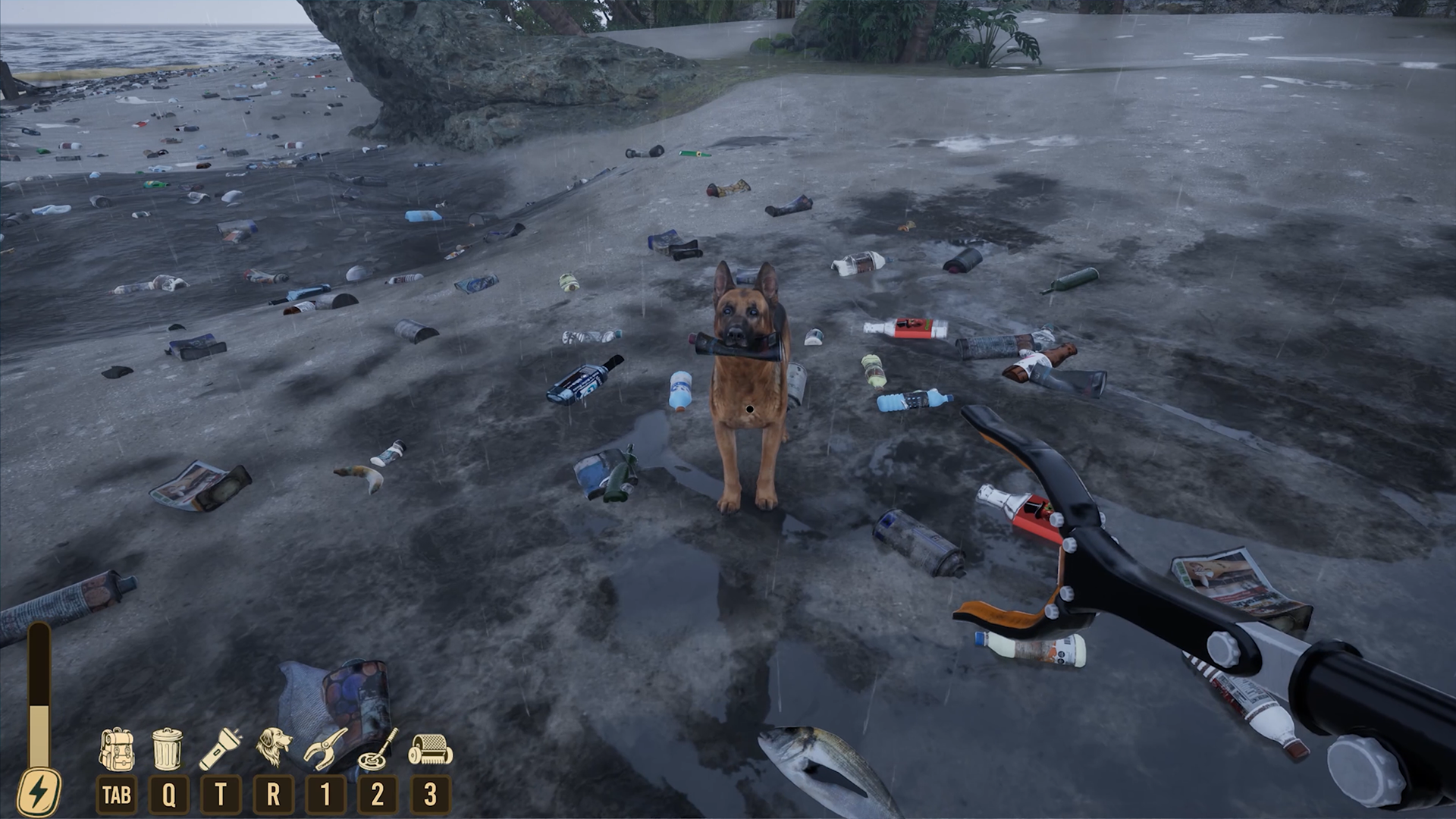Select the trash can icon
Image resolution: width=1456 pixels, height=819 pixels.
point(168,748)
